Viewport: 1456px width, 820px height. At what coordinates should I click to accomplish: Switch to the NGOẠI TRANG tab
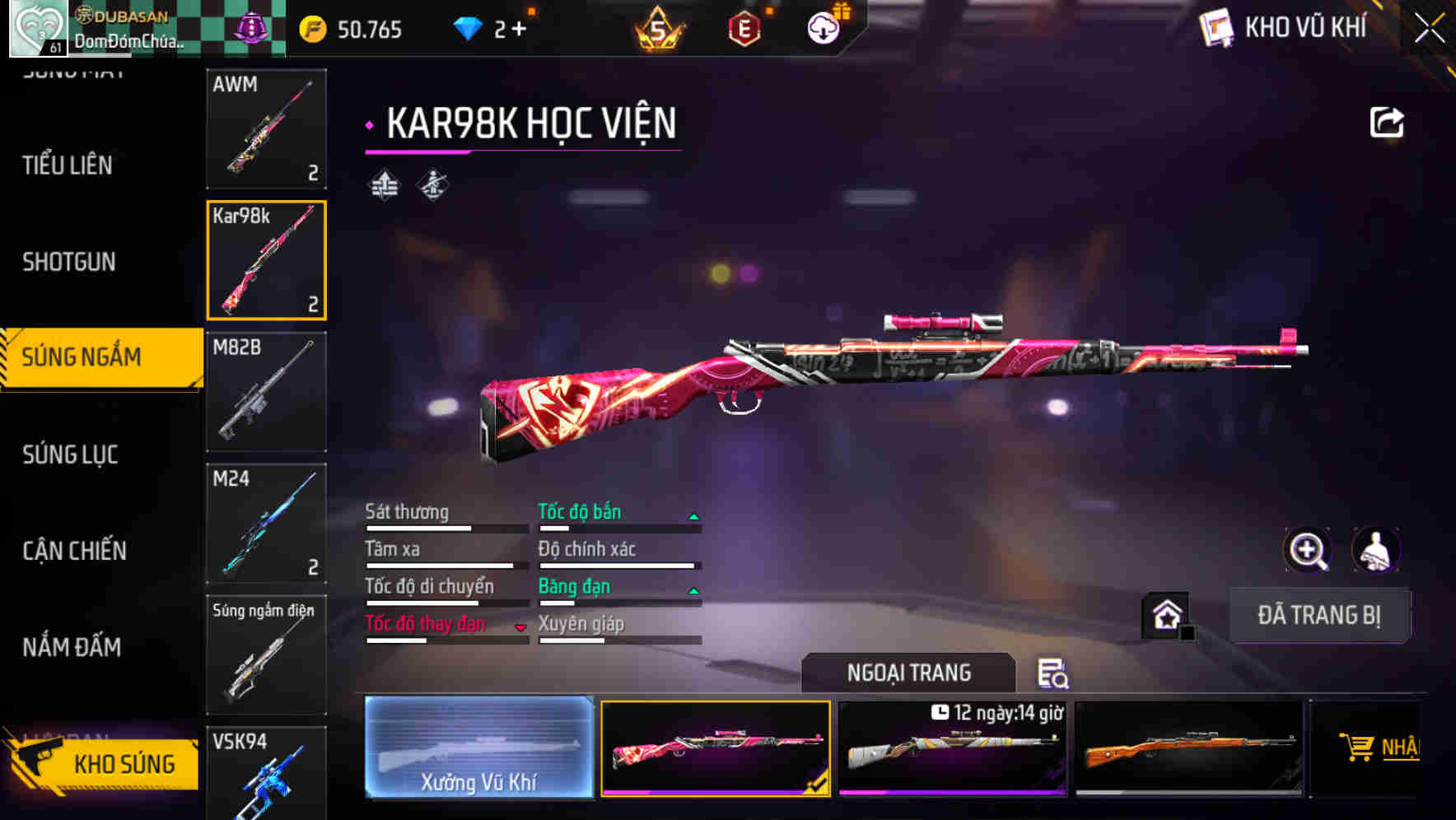coord(909,673)
